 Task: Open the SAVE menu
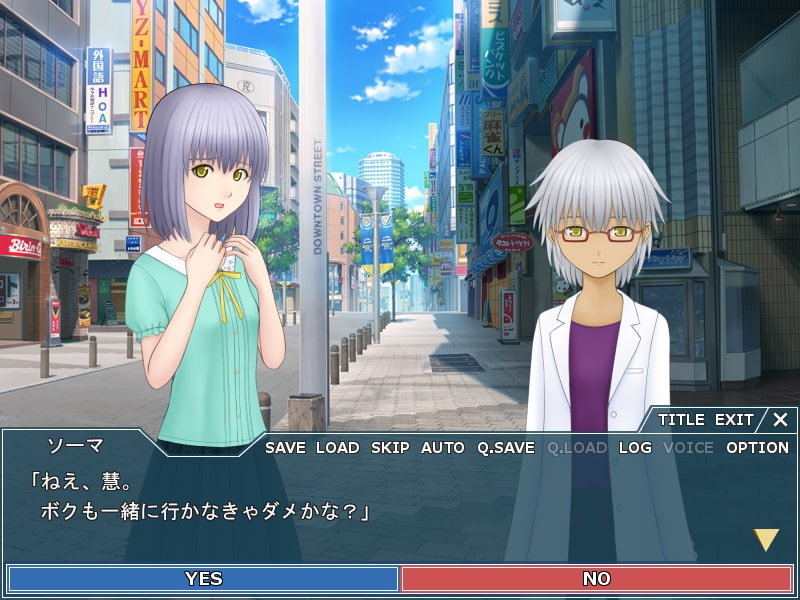[x=285, y=448]
